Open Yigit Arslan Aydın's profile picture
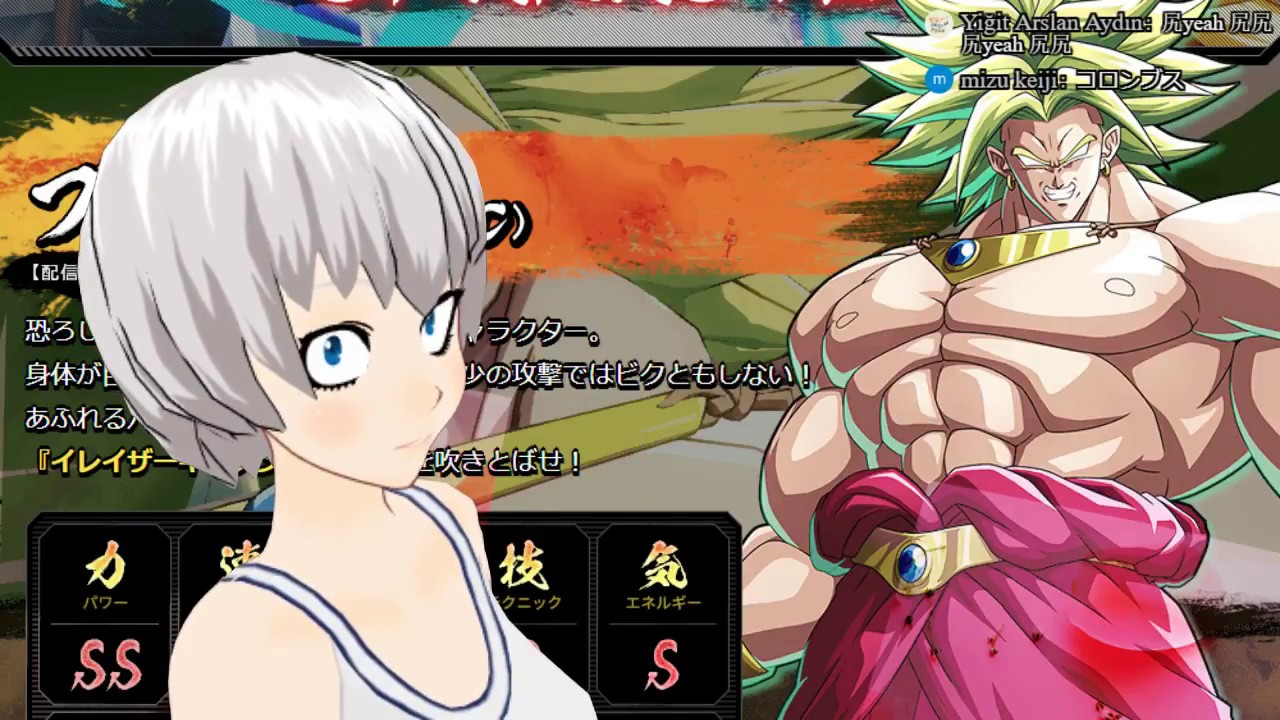Viewport: 1280px width, 720px height. 938,22
